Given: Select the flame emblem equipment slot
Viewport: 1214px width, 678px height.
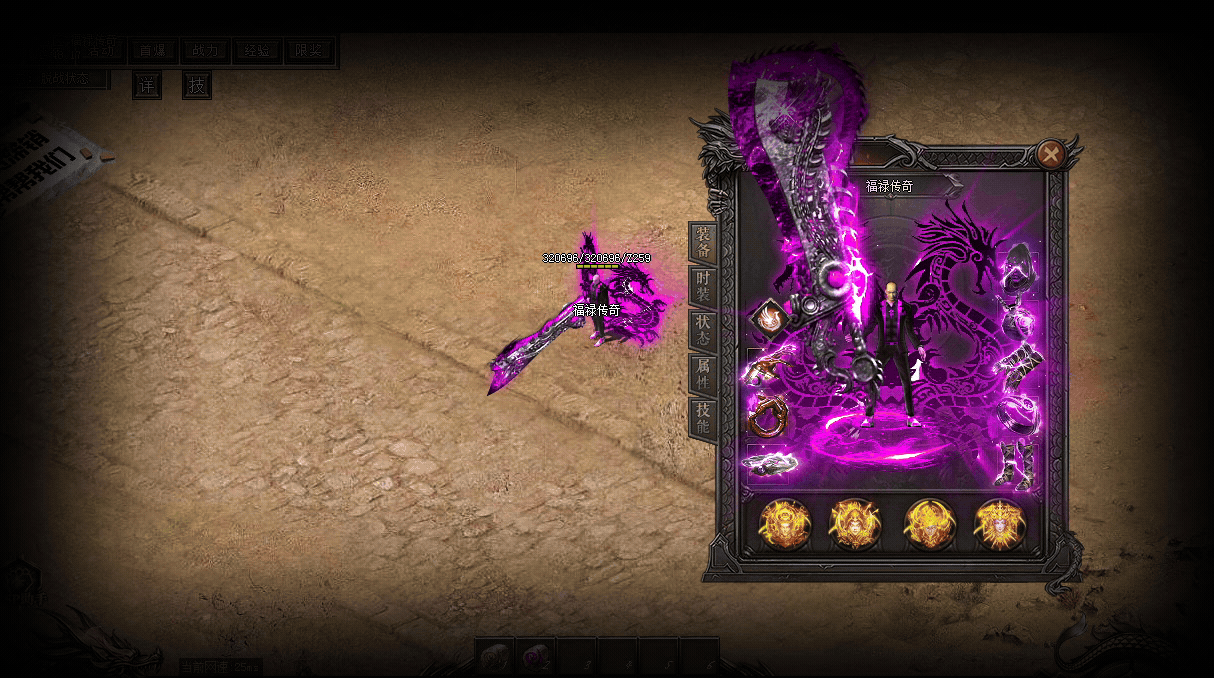Looking at the screenshot, I should coord(767,319).
